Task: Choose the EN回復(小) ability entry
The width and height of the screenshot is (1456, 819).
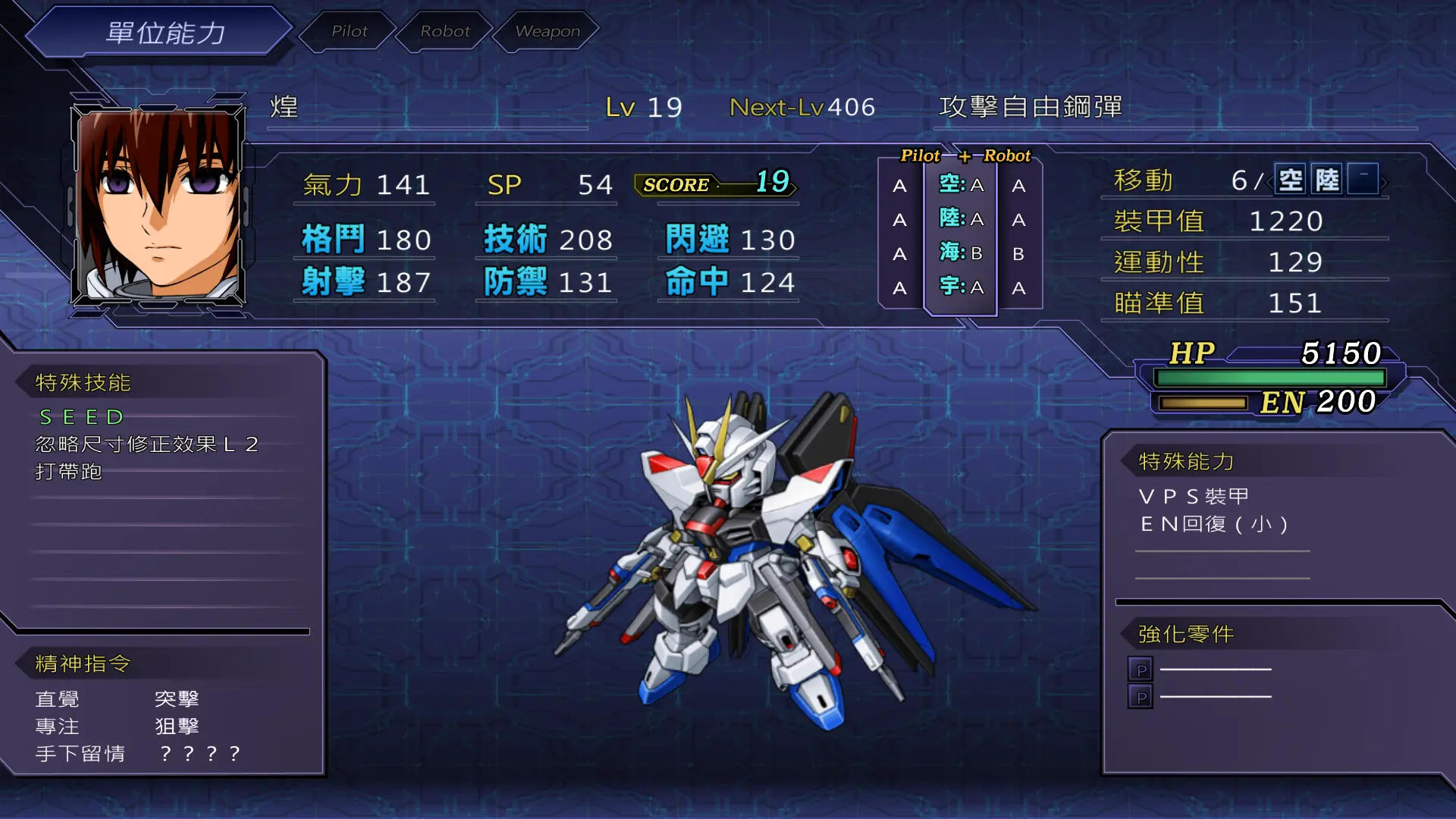Action: point(1213,524)
